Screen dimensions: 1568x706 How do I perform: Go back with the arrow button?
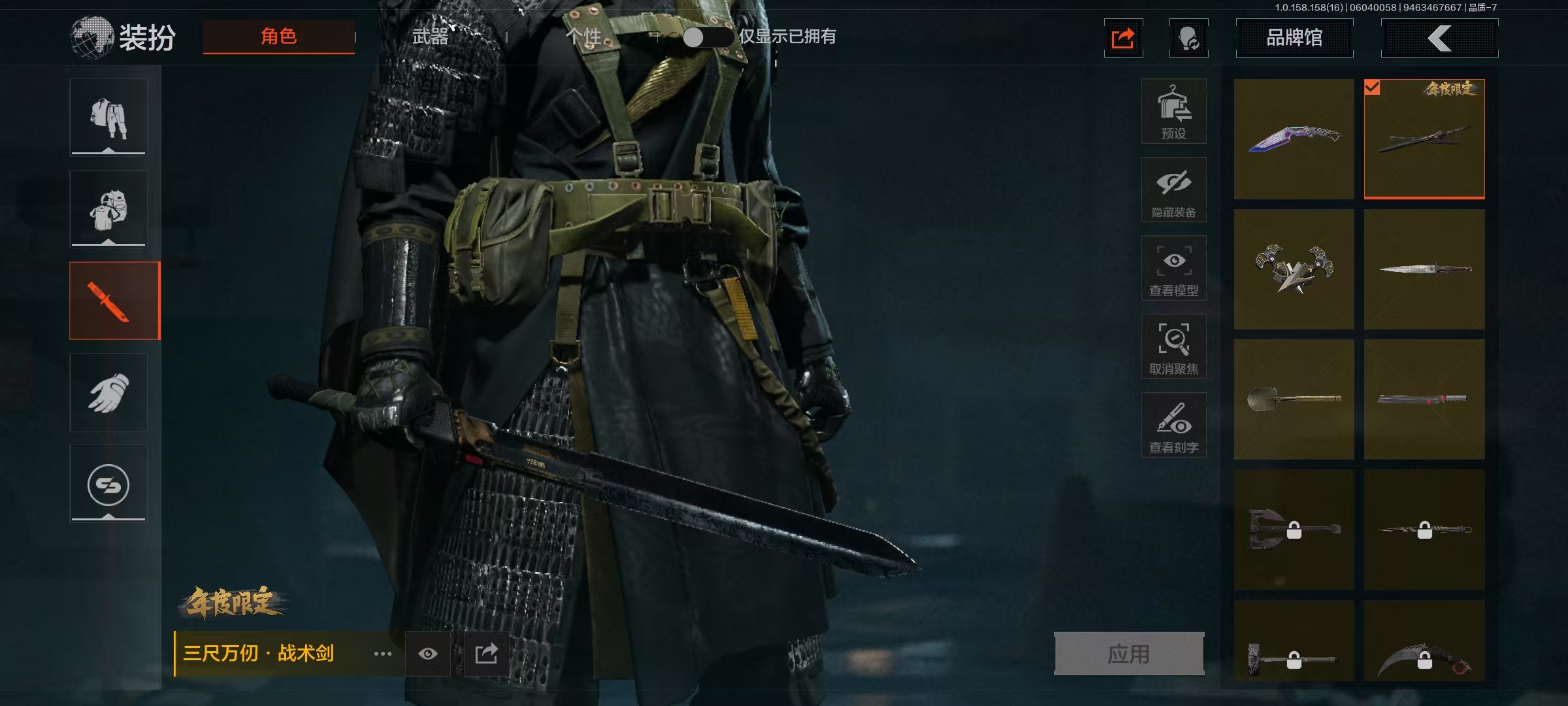click(1439, 38)
